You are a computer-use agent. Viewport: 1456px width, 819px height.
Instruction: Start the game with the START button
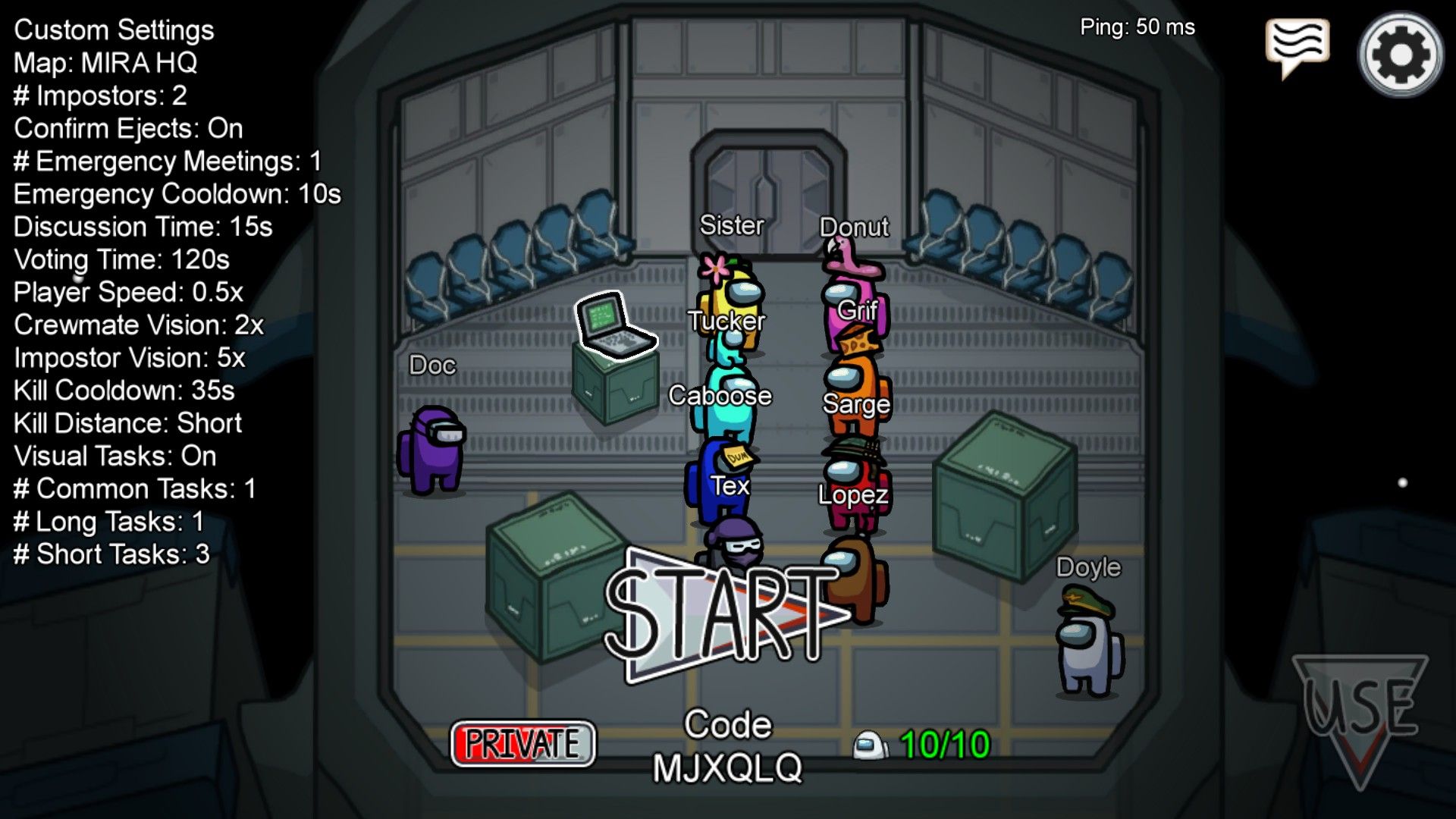720,616
